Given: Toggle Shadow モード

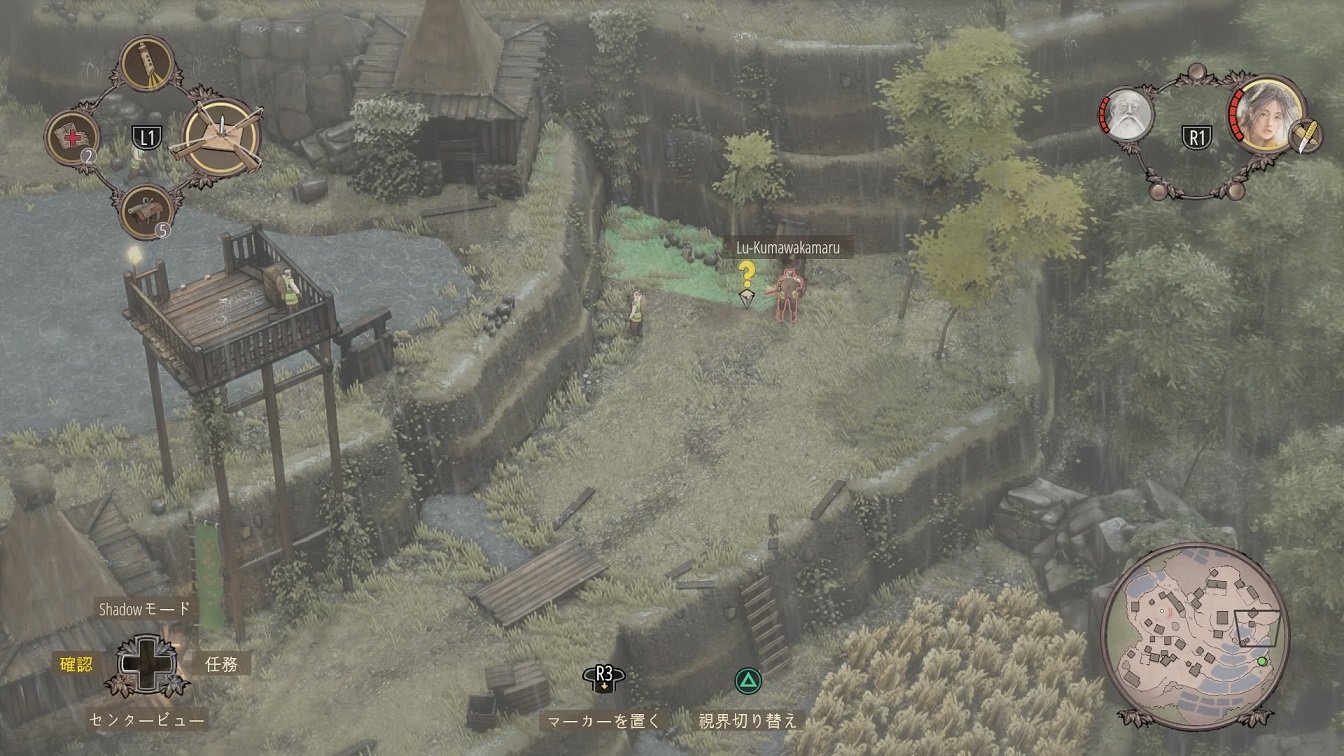Looking at the screenshot, I should [143, 609].
